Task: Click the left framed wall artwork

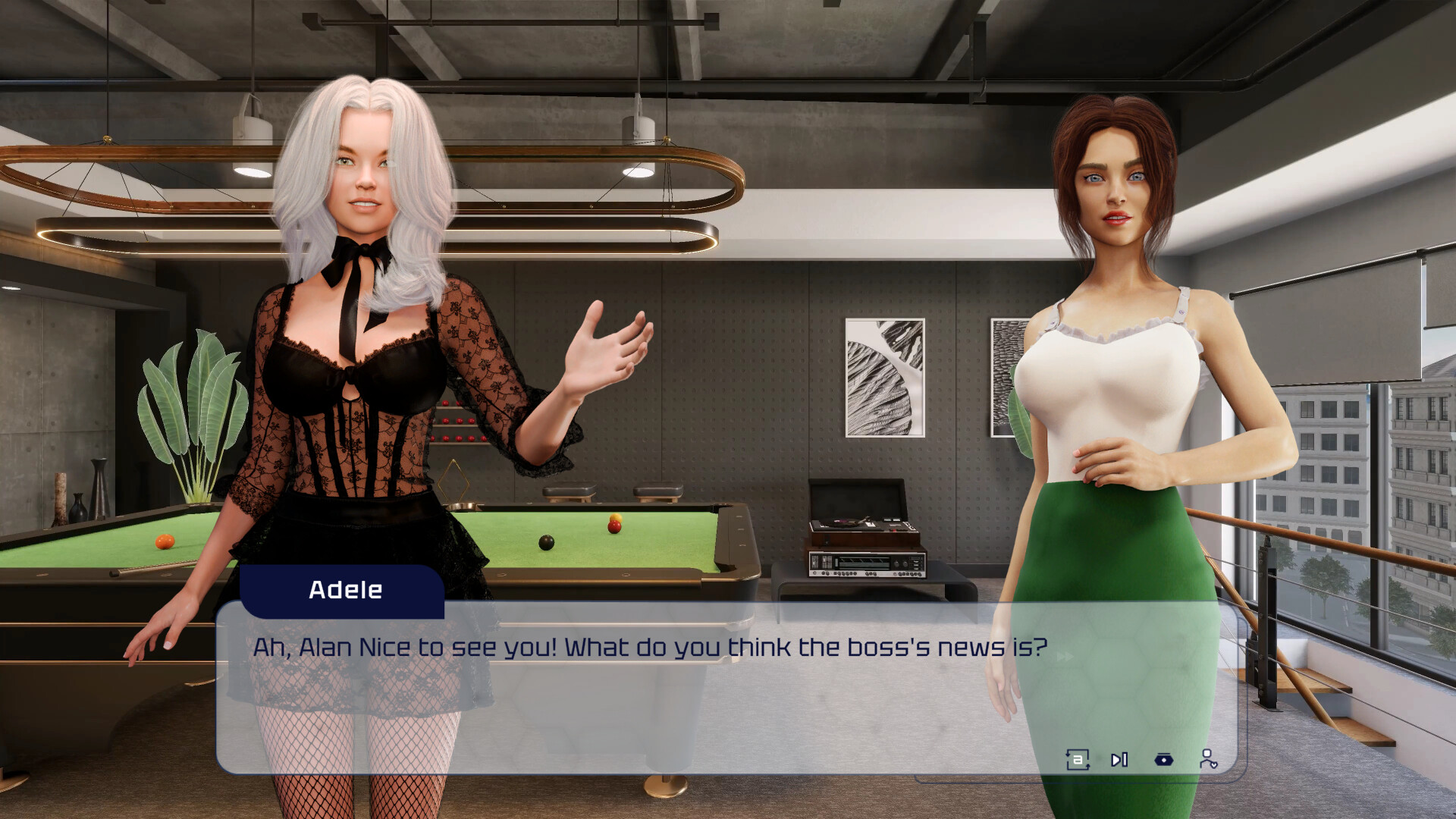Action: pyautogui.click(x=883, y=379)
